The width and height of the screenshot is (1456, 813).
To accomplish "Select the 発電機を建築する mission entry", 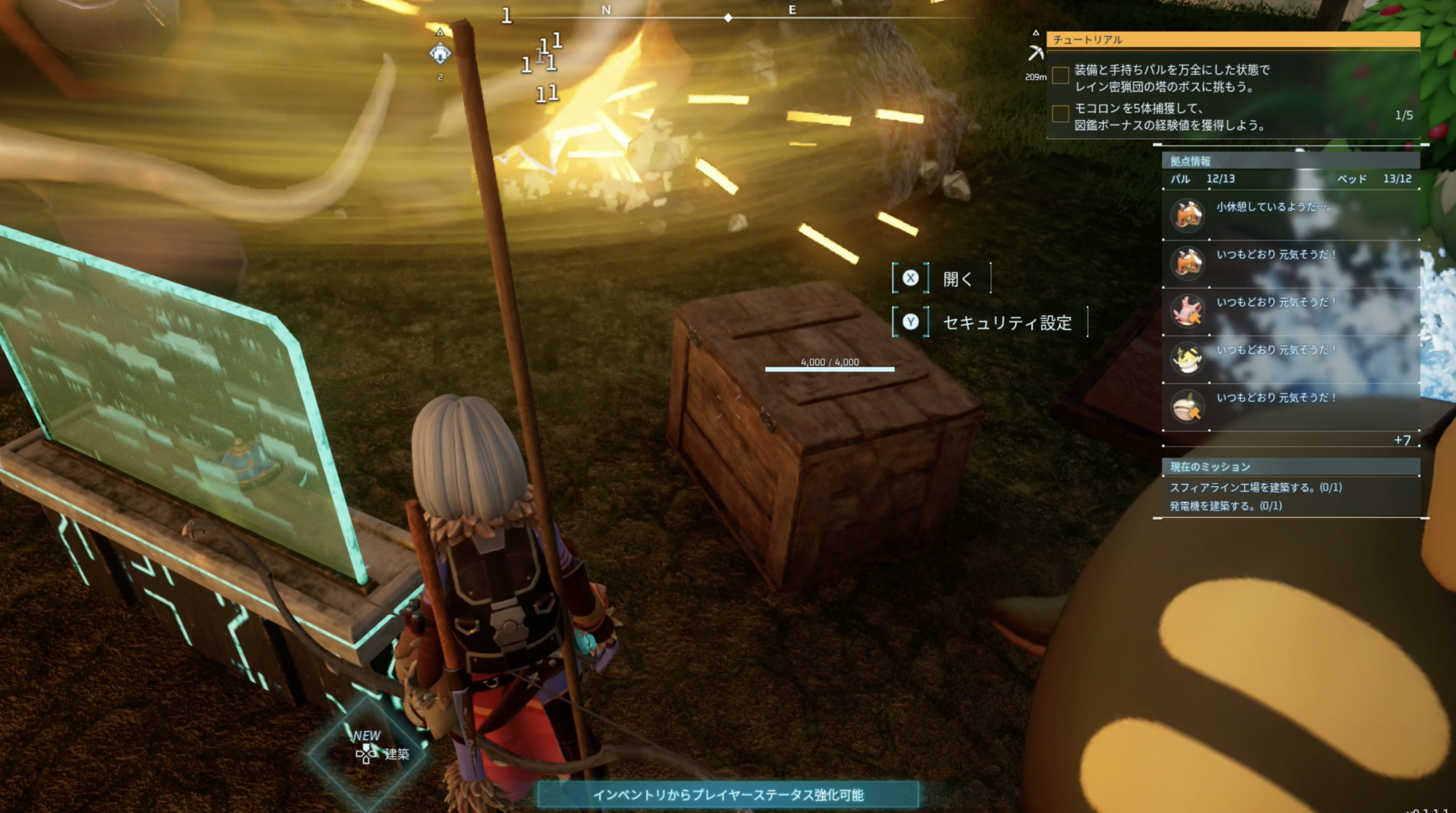I will coord(1225,506).
